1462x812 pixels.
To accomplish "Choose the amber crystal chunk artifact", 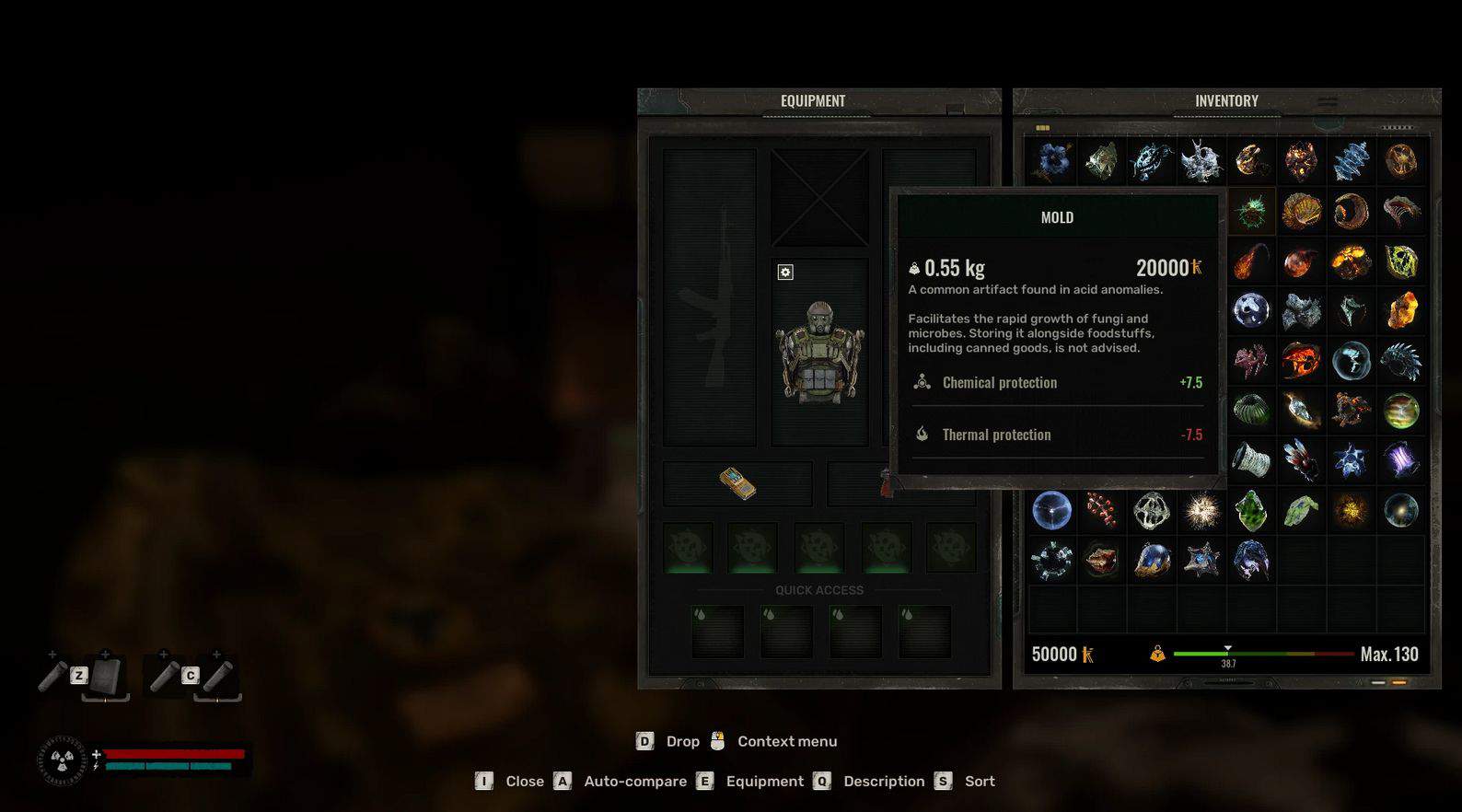I will tap(1400, 311).
